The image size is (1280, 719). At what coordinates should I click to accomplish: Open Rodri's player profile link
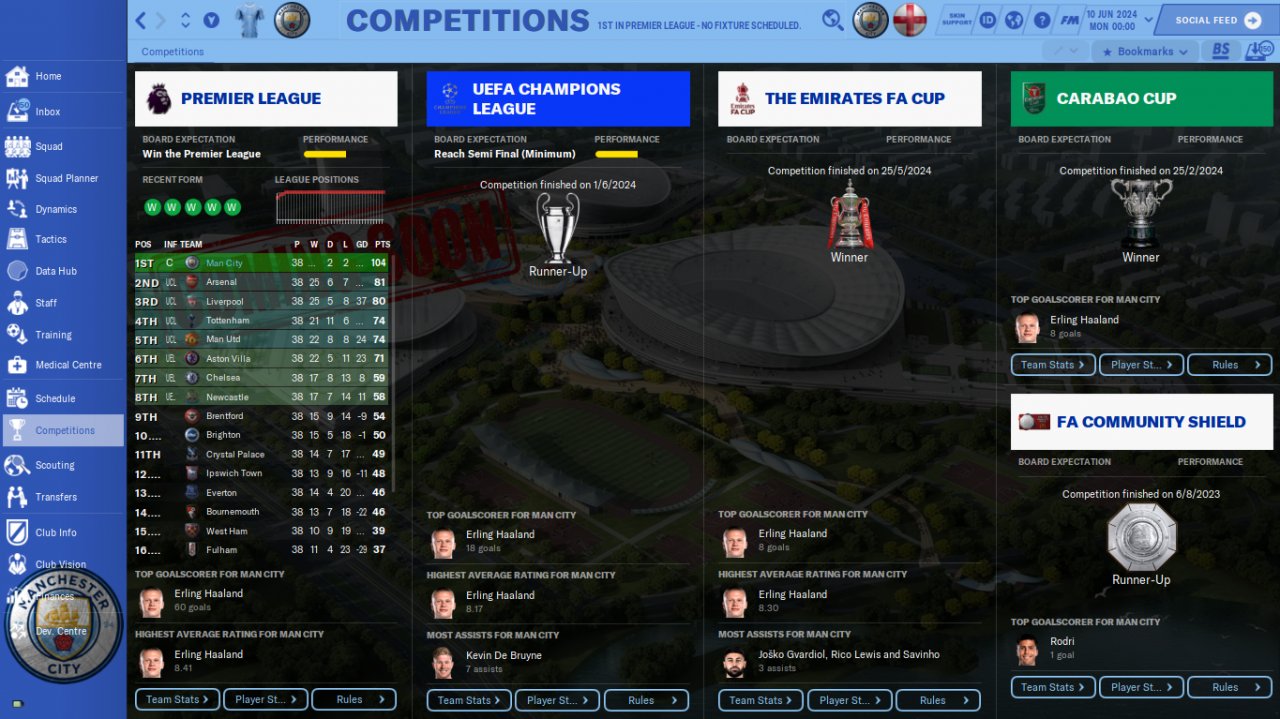tap(1062, 641)
